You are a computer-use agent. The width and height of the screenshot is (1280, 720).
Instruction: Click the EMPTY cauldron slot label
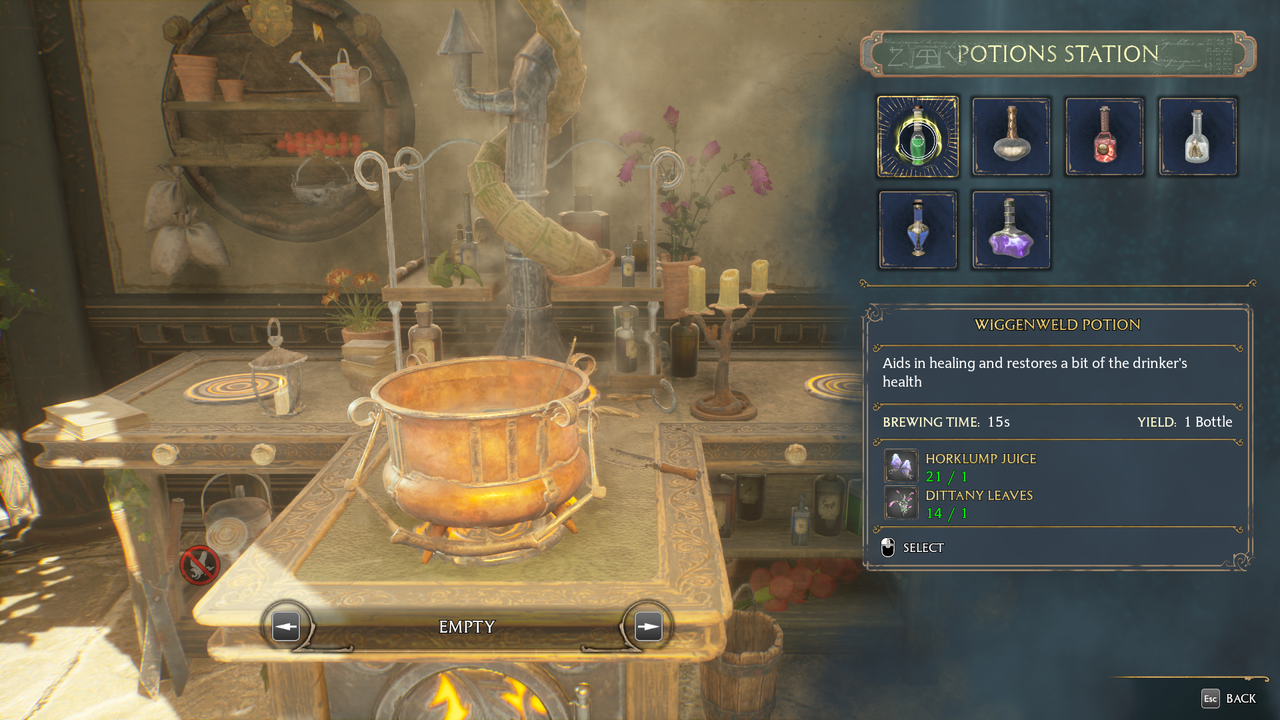tap(466, 626)
